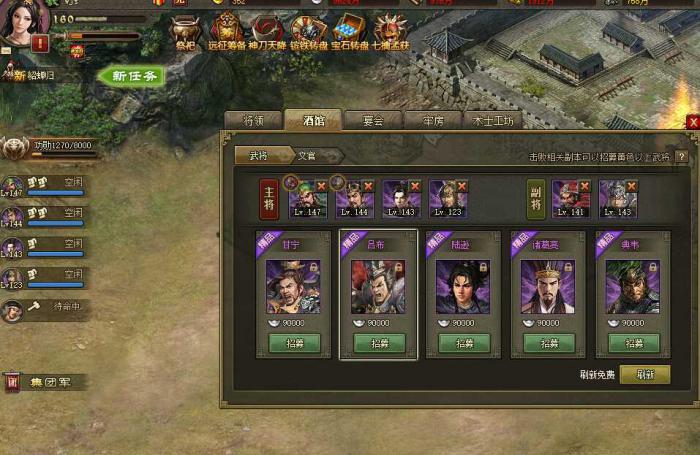This screenshot has width=700, height=455.
Task: Open the help question mark button
Action: (x=682, y=157)
